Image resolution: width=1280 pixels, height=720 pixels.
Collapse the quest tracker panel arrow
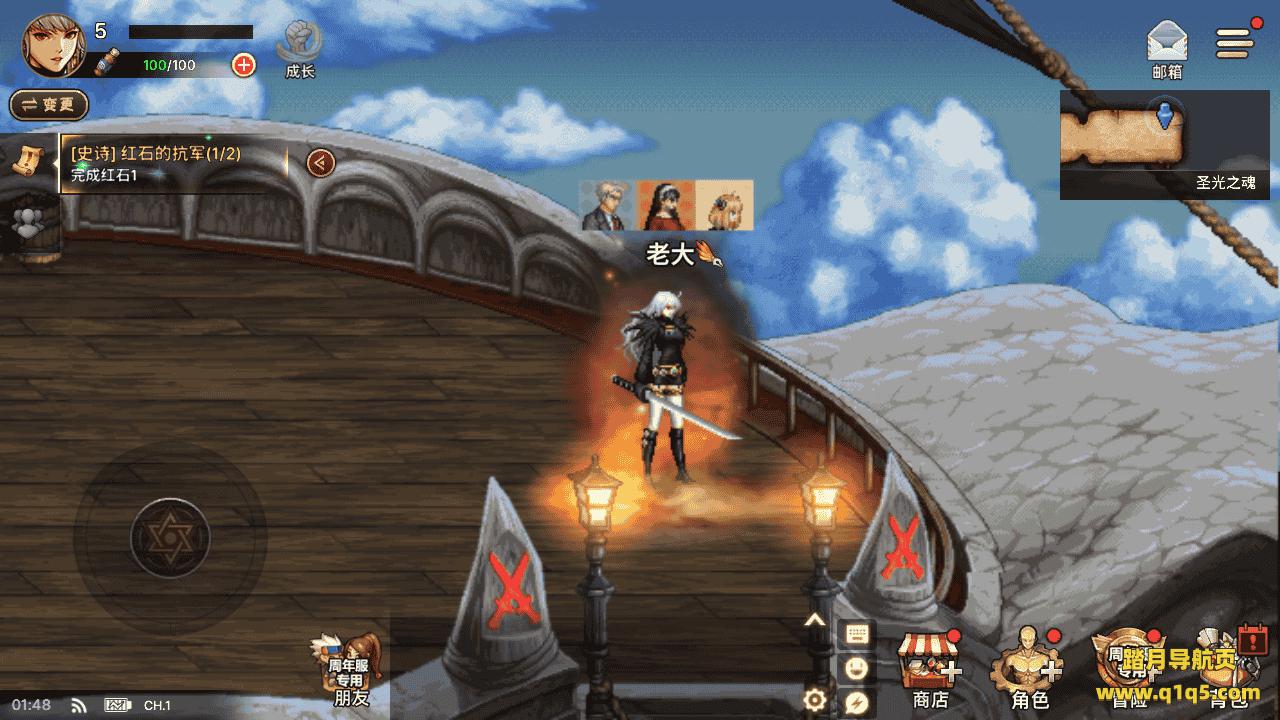pyautogui.click(x=320, y=162)
